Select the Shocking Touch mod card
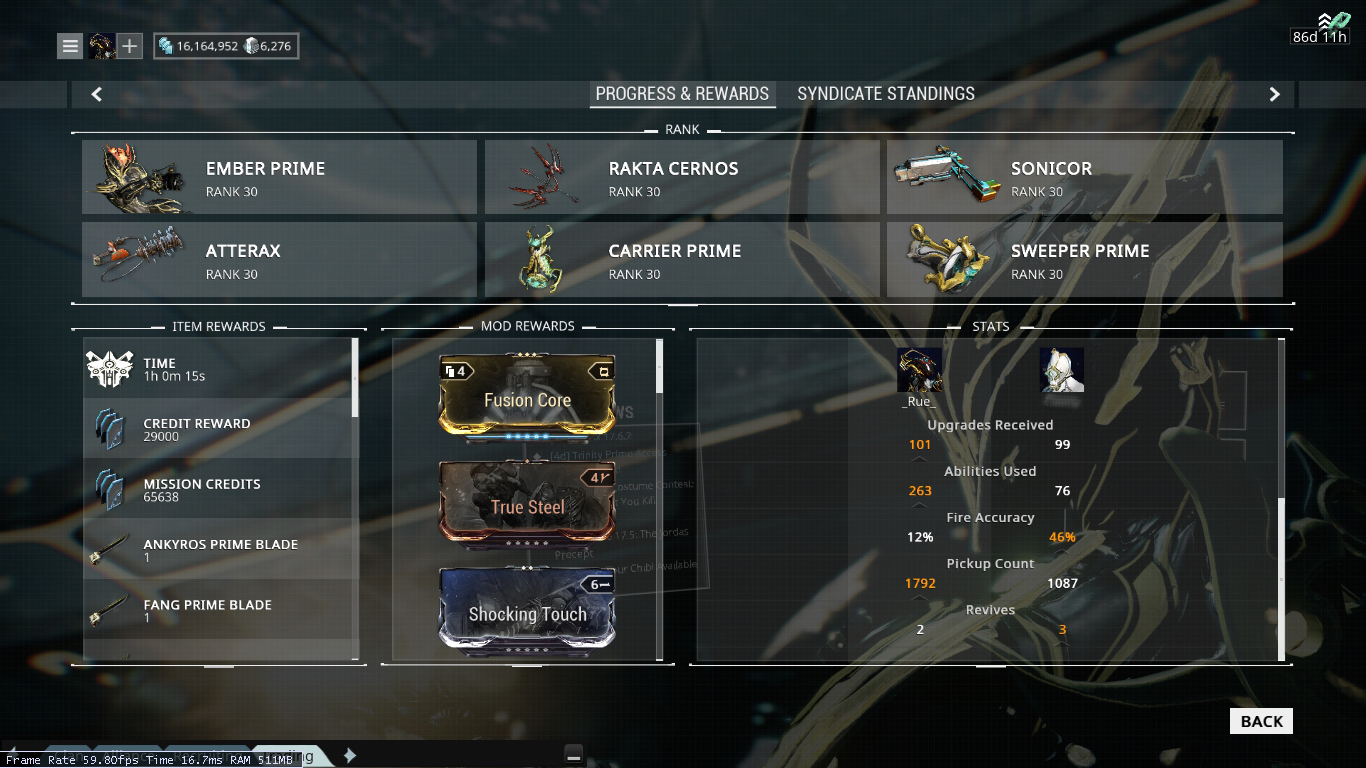This screenshot has width=1366, height=768. tap(526, 614)
